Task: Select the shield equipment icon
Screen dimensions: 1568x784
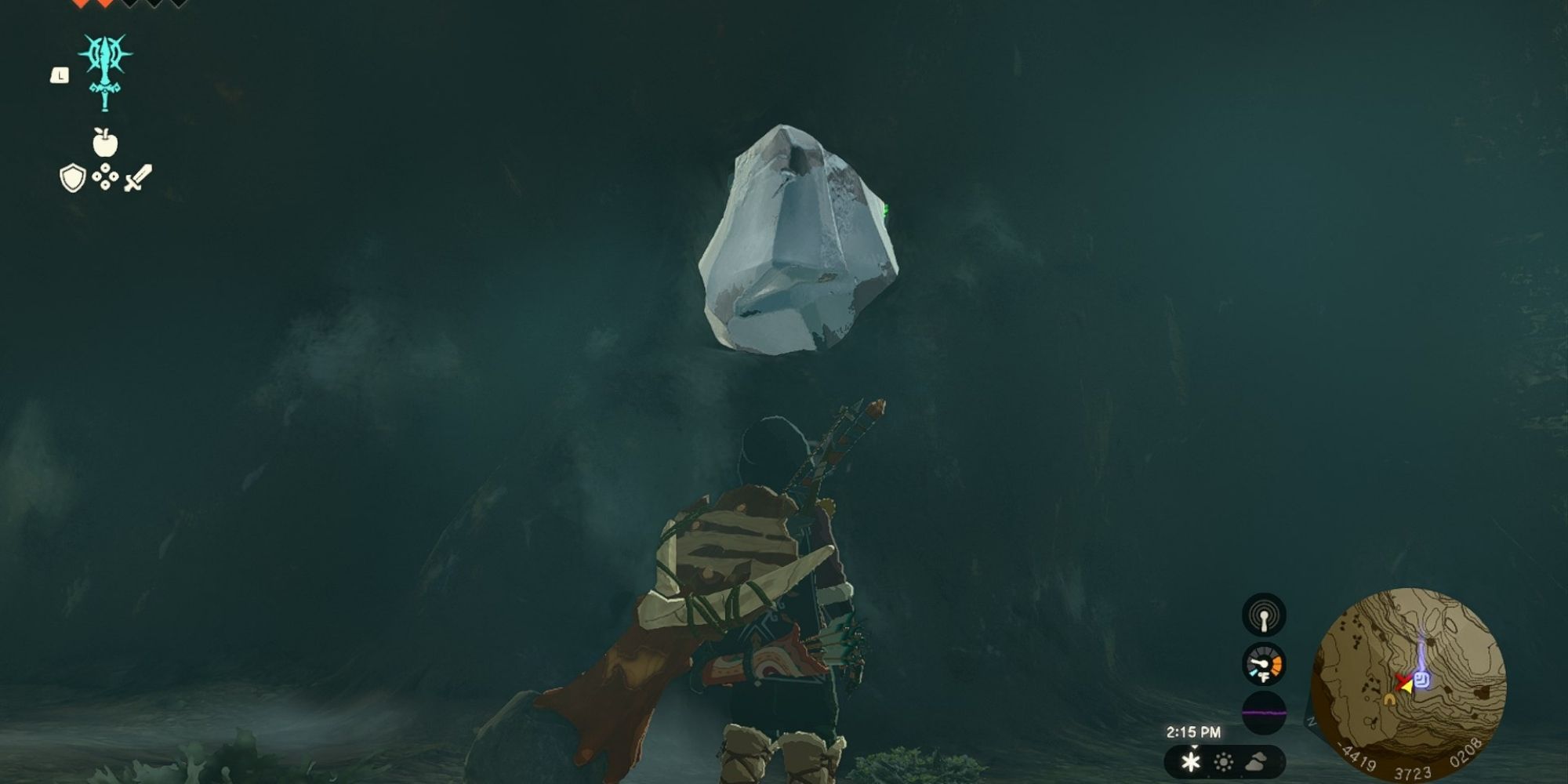Action: tap(71, 177)
